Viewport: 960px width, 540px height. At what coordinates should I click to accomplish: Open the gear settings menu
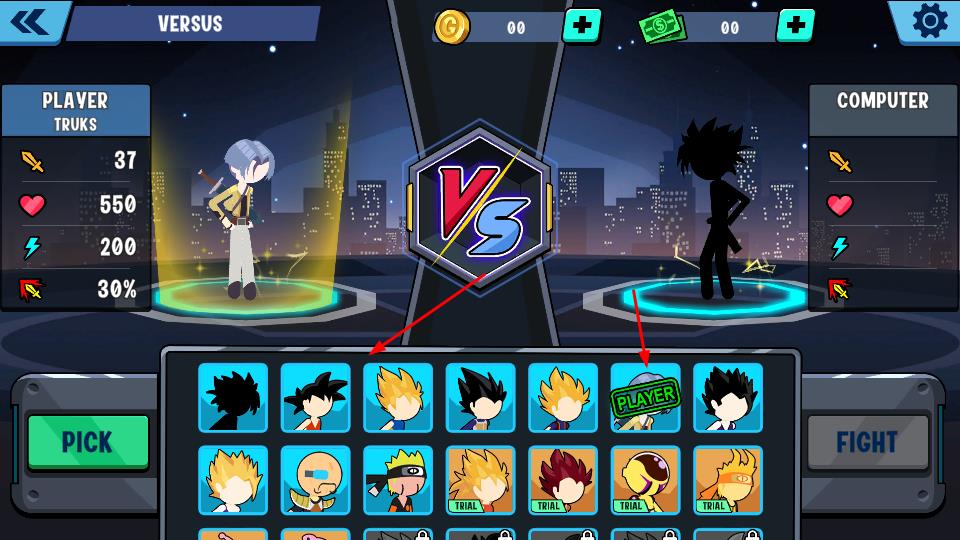(x=929, y=21)
